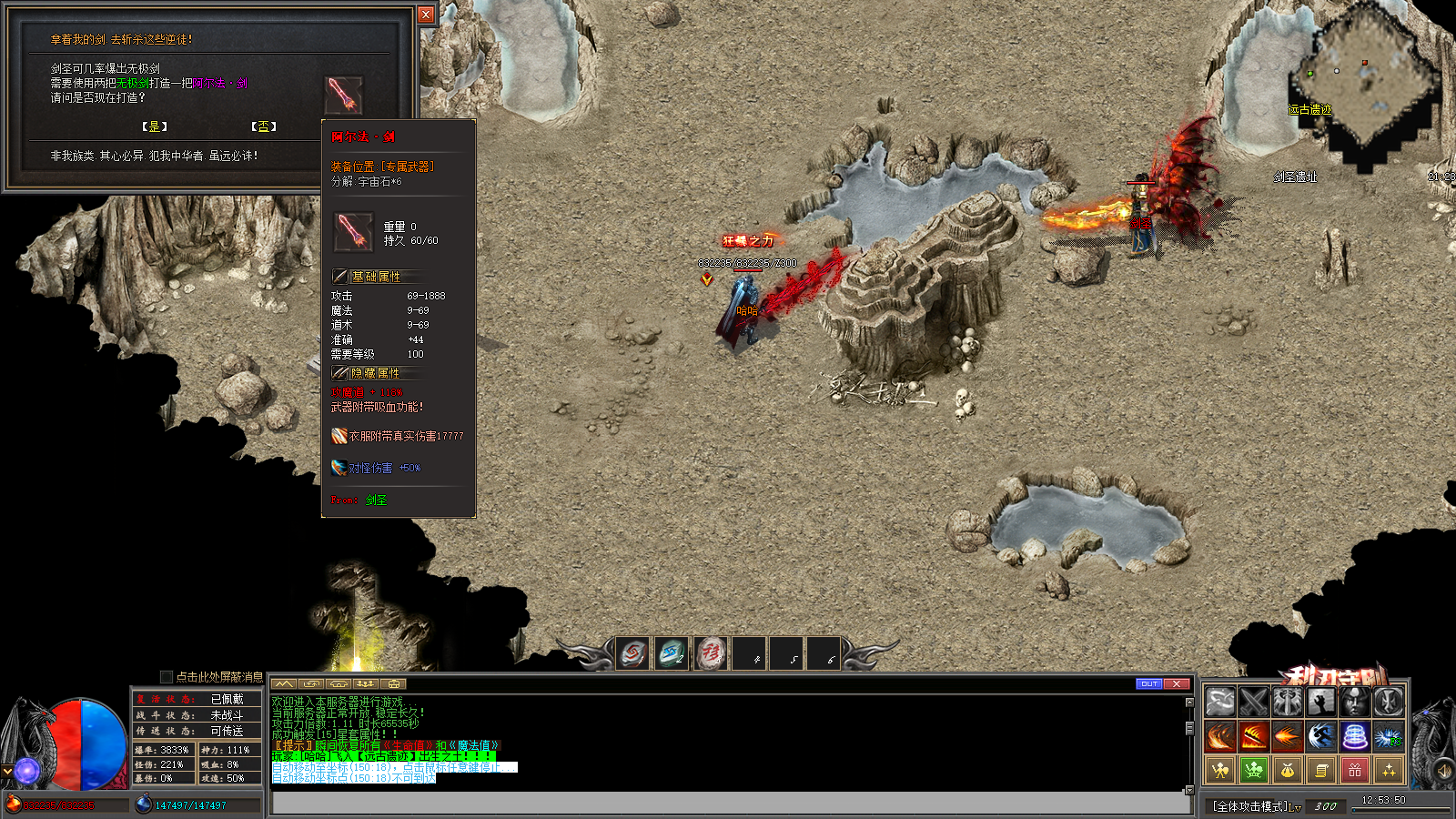Toggle the message blocking checkbox
The width and height of the screenshot is (1456, 819).
click(167, 676)
